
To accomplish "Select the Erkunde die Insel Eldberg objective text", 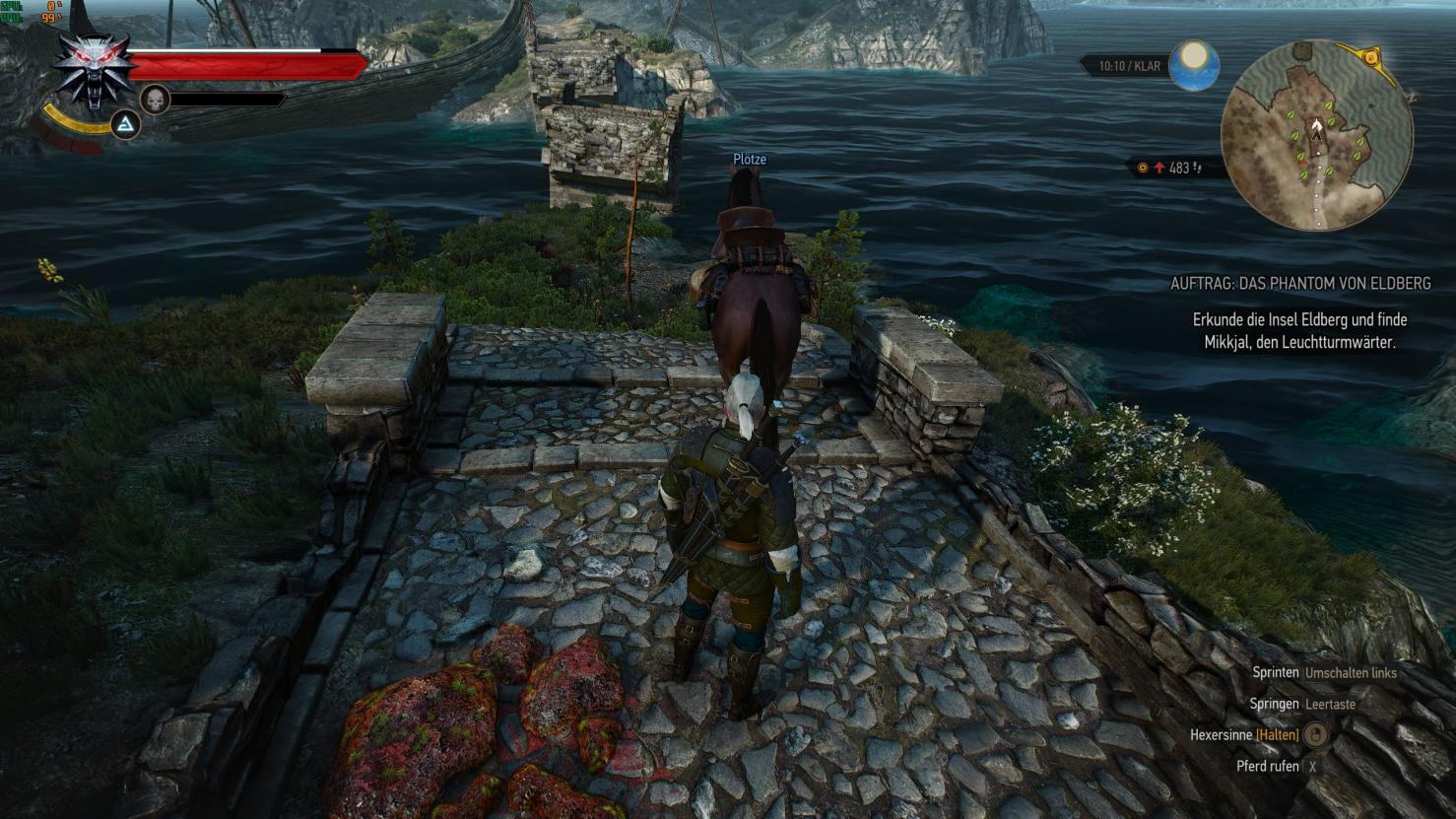I will tap(1299, 331).
